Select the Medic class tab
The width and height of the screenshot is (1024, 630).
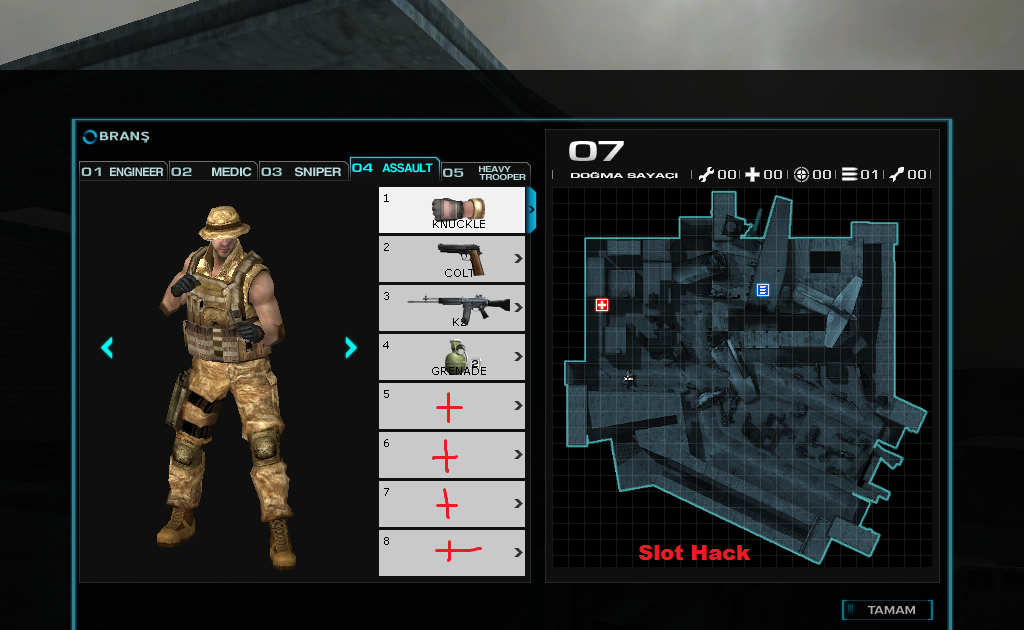[x=213, y=172]
